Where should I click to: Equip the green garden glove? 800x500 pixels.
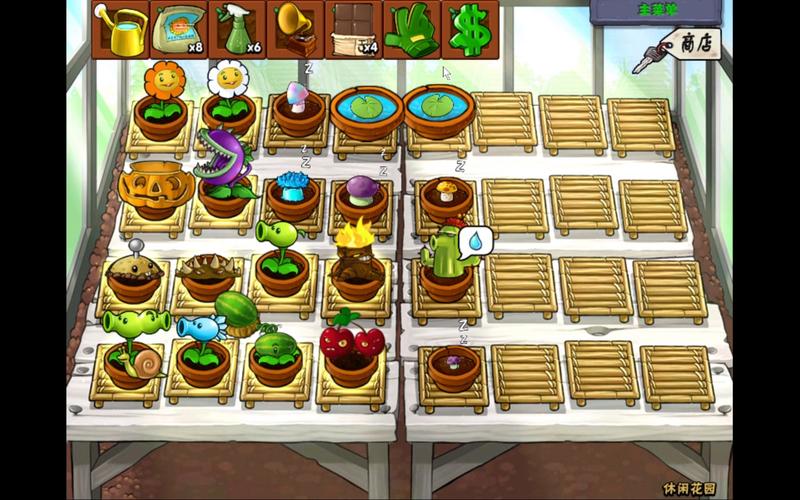pyautogui.click(x=411, y=30)
